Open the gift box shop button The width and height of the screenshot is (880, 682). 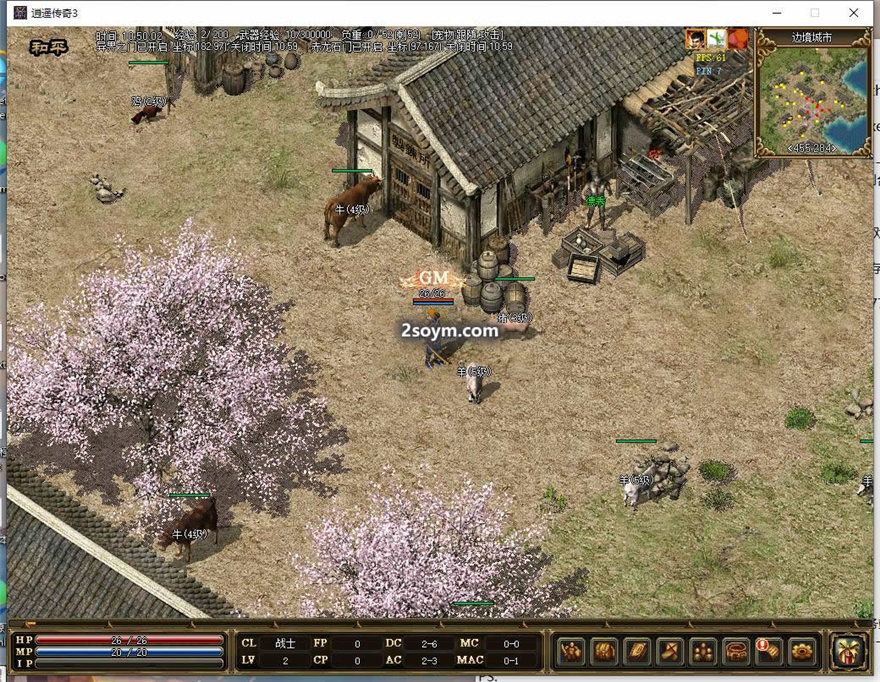(848, 651)
